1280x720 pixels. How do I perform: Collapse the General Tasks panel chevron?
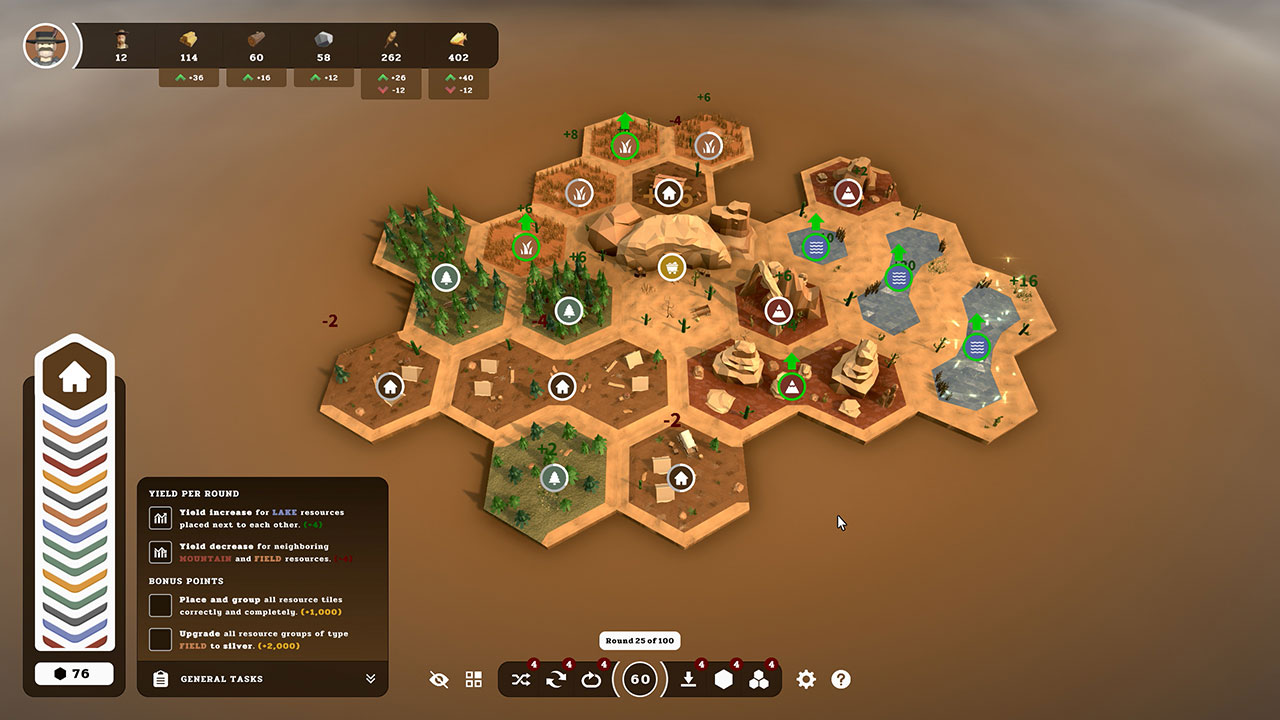coord(371,679)
